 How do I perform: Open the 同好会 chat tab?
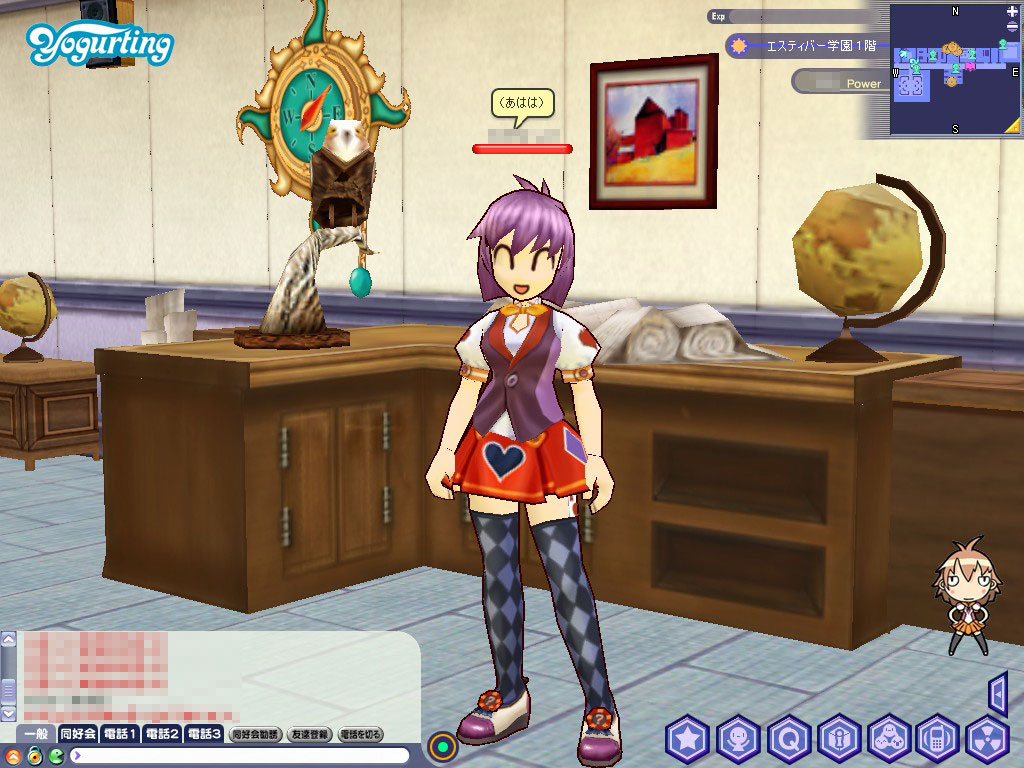[x=78, y=734]
